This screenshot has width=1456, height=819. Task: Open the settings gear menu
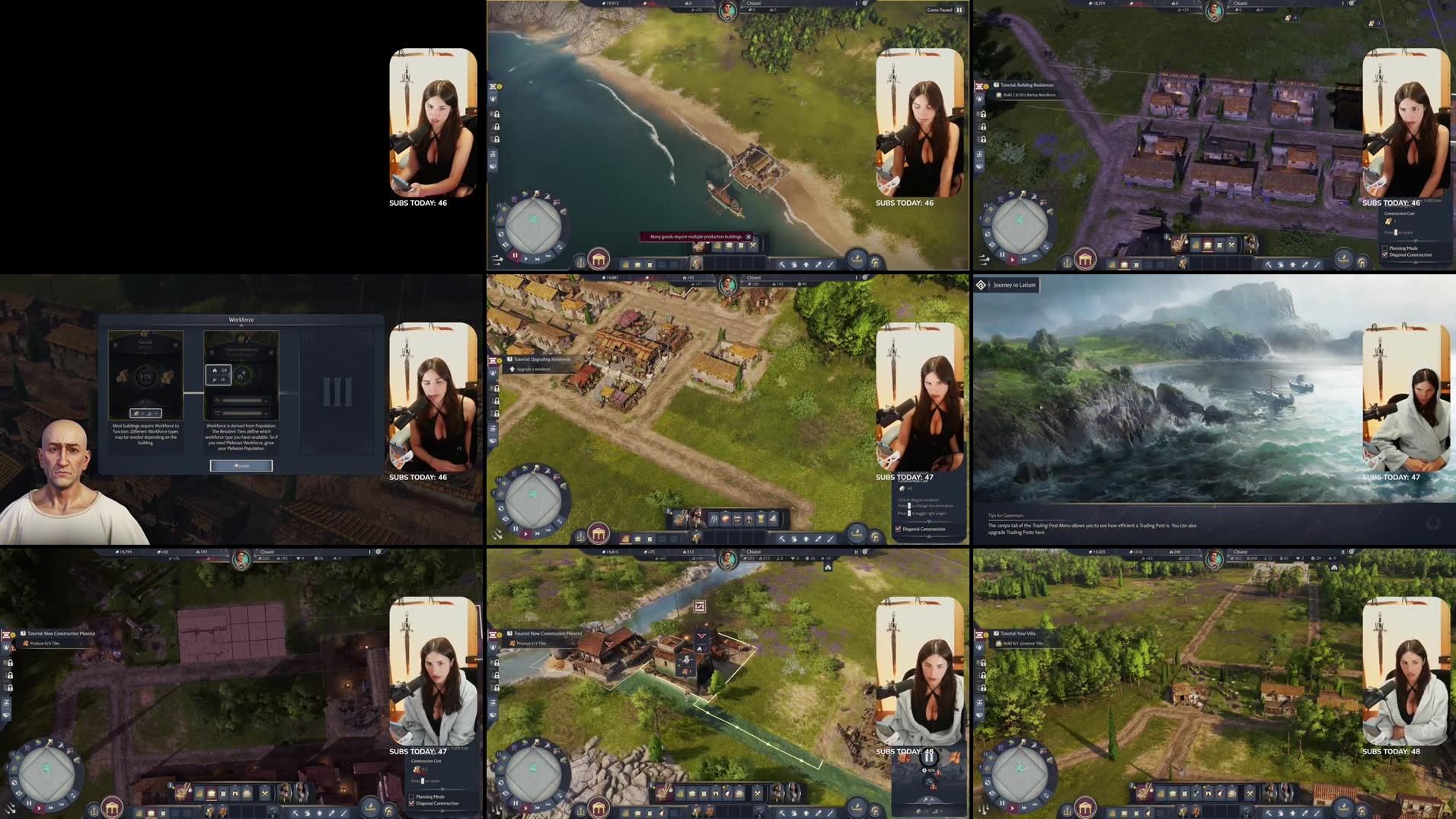[865, 4]
